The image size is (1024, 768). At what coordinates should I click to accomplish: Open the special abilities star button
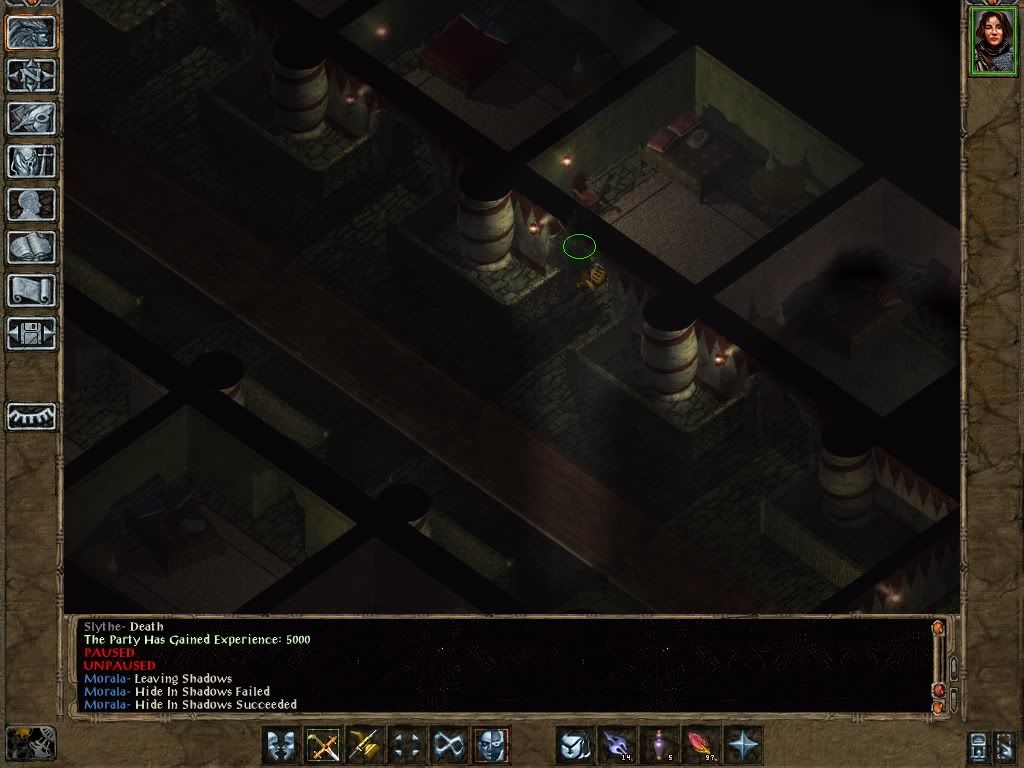coord(743,745)
